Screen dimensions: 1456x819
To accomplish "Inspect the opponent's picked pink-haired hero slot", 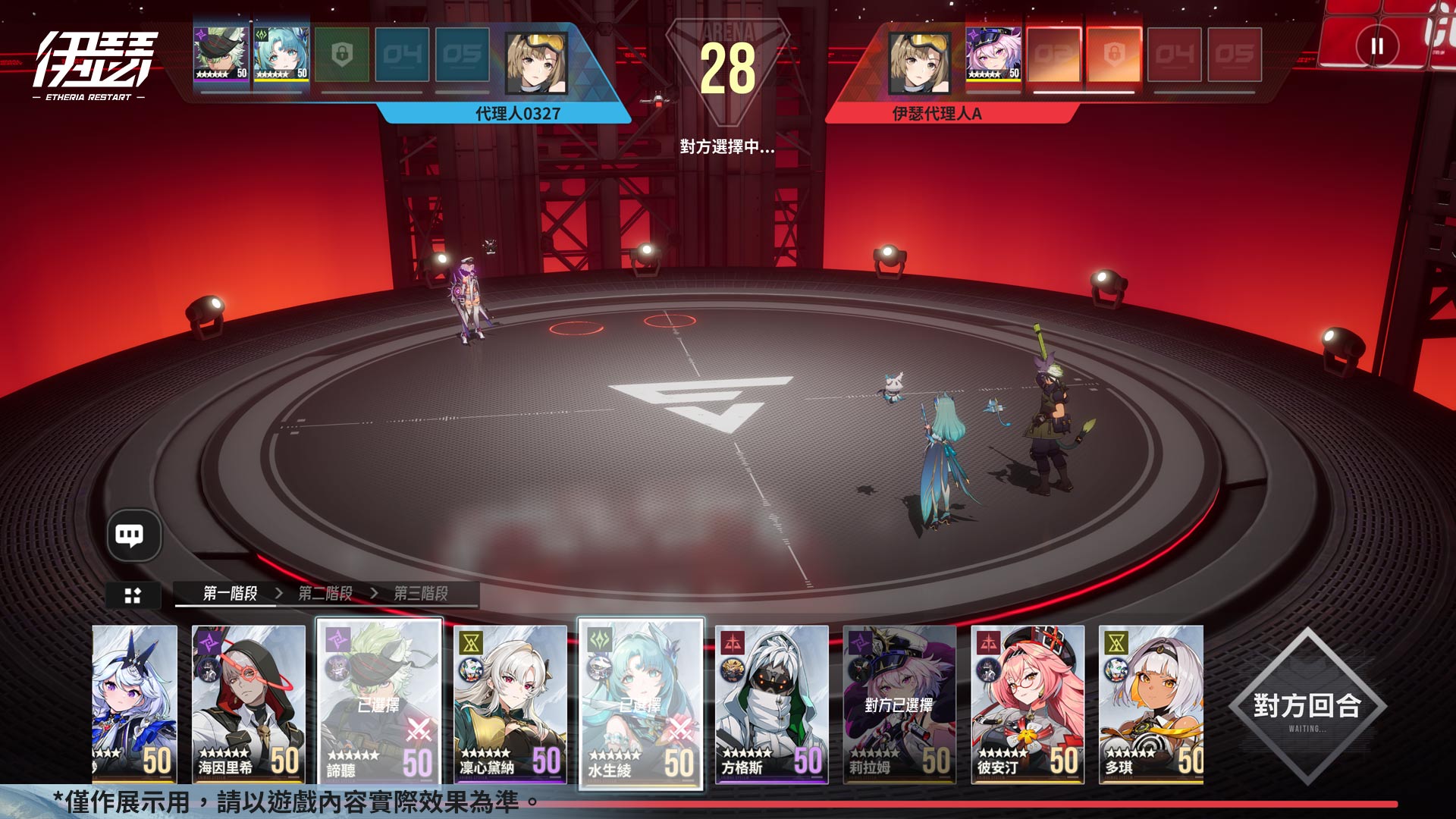I will [993, 54].
